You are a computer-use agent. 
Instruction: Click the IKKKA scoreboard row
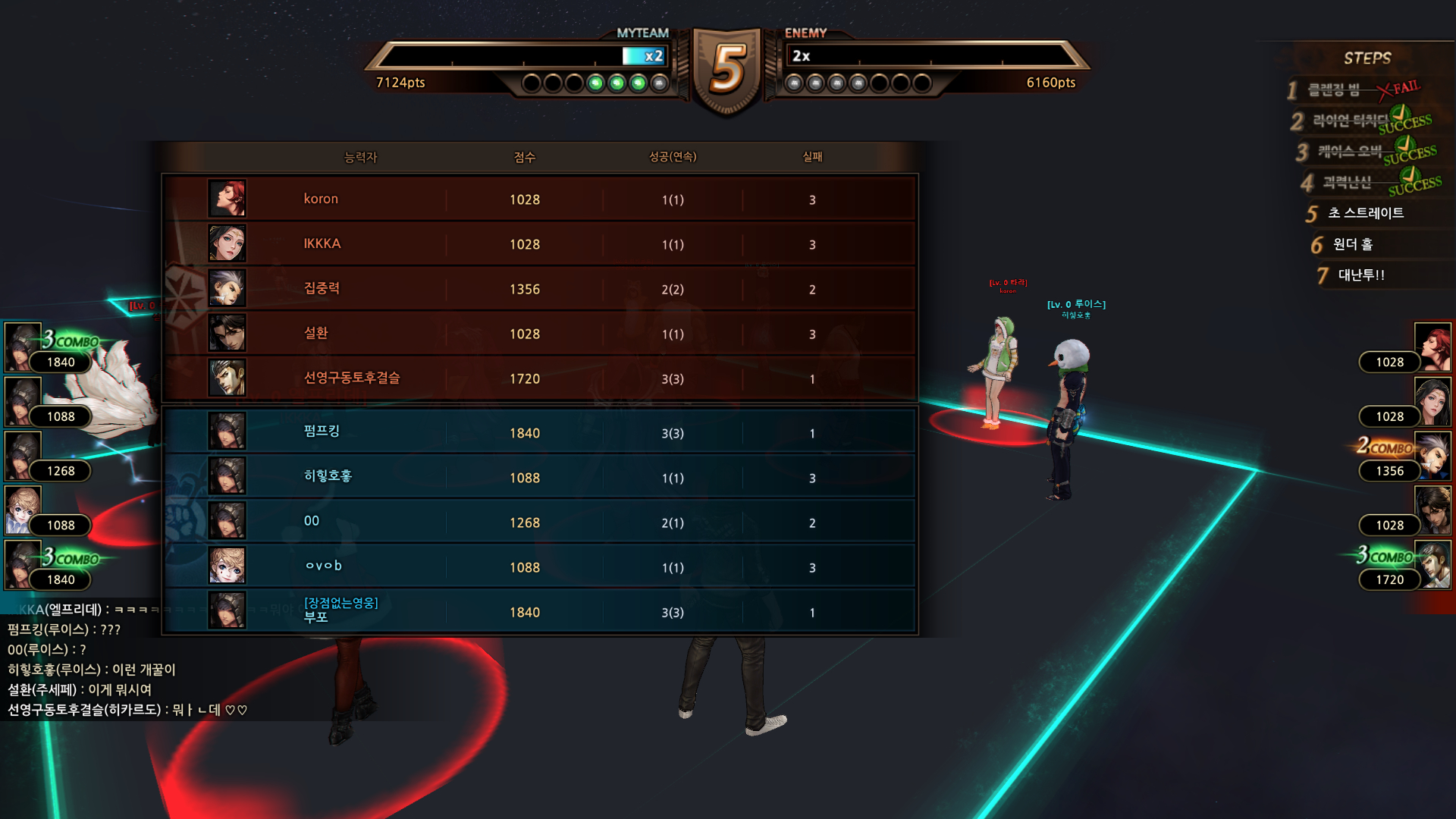(x=538, y=243)
